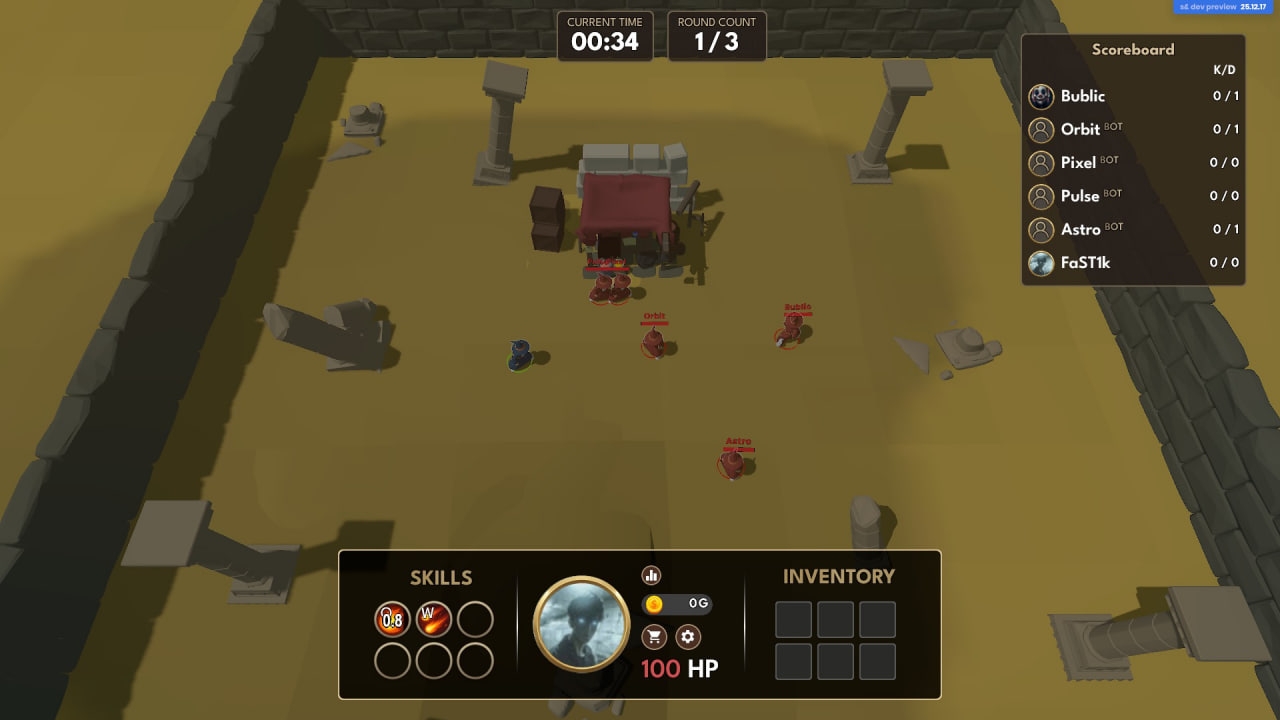Image resolution: width=1280 pixels, height=720 pixels.
Task: Click the dev preview version badge
Action: coord(1224,6)
